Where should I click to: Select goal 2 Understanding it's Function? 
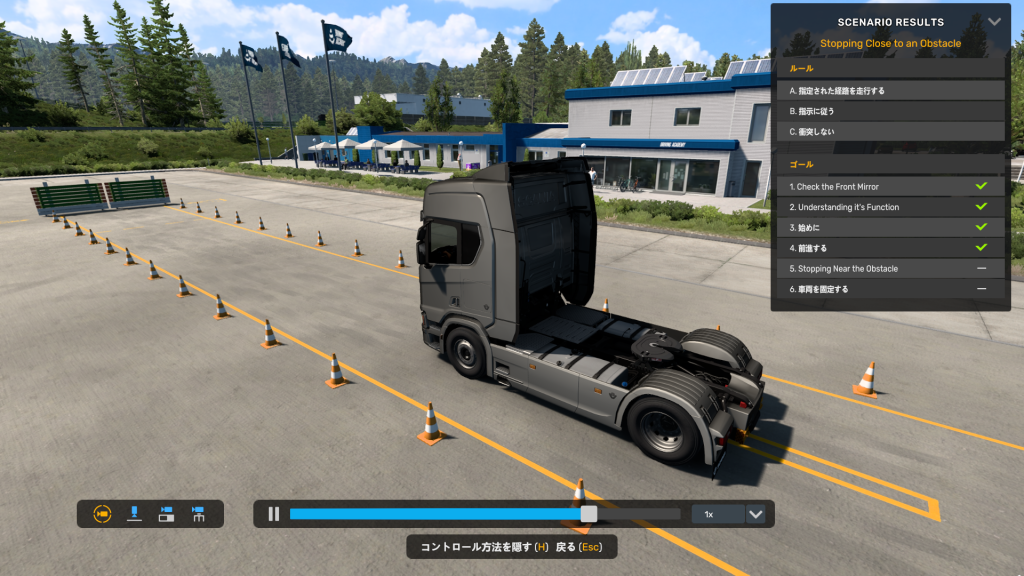point(890,207)
